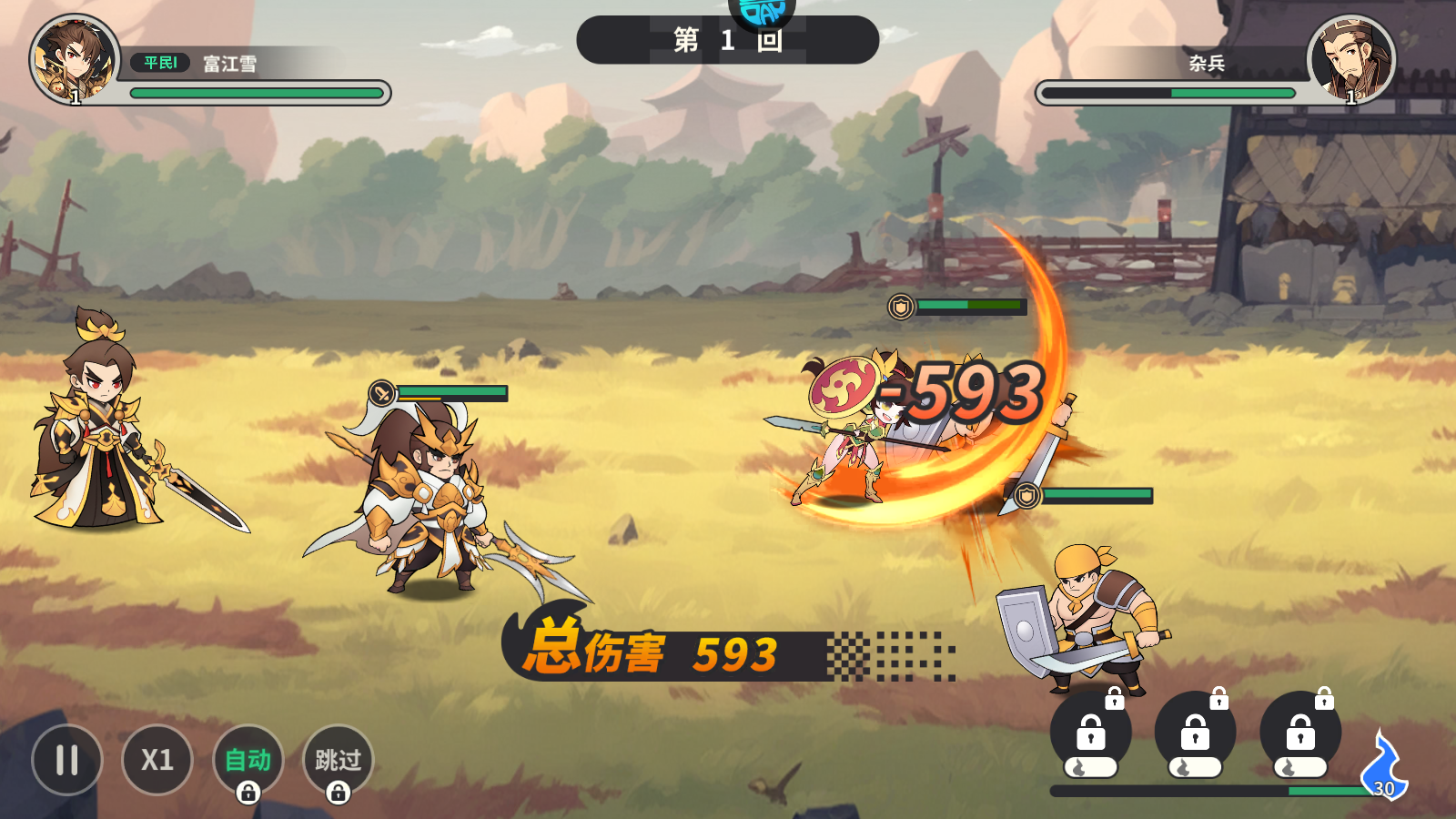Skip the battle with the 跳过 button

338,760
